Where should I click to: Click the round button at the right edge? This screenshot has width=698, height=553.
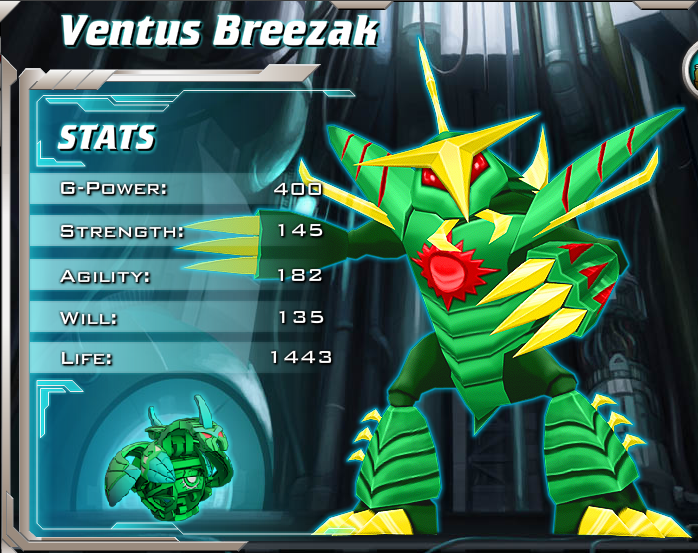(x=691, y=68)
